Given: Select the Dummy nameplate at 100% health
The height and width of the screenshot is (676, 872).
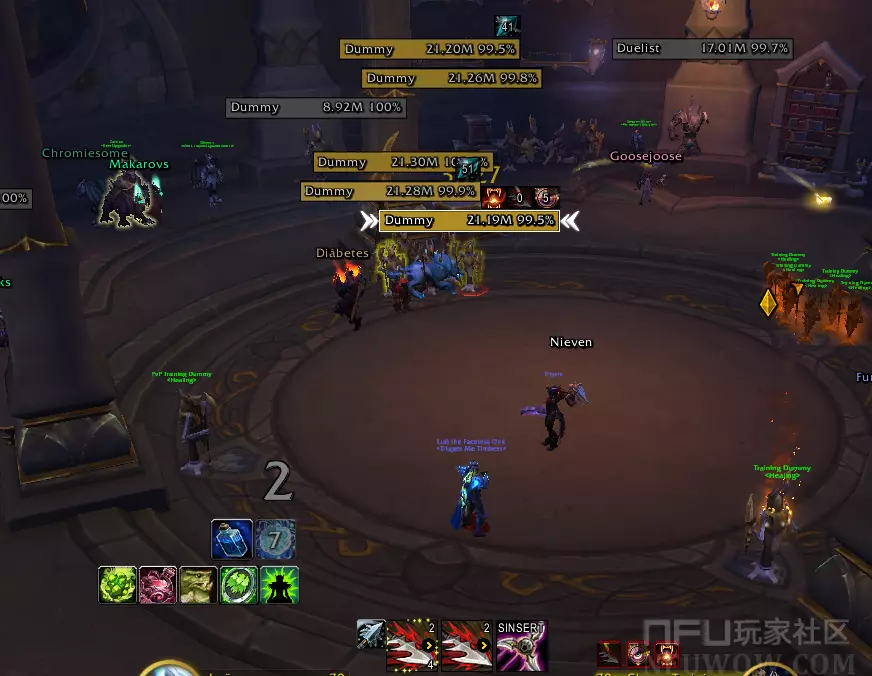Looking at the screenshot, I should pos(315,107).
